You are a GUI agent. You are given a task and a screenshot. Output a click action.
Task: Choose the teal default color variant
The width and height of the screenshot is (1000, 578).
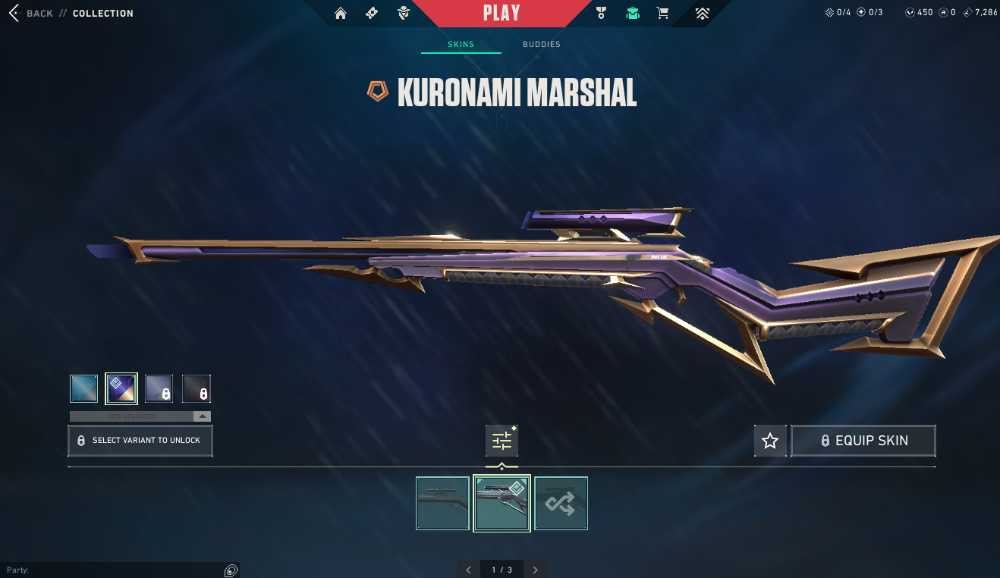click(84, 388)
